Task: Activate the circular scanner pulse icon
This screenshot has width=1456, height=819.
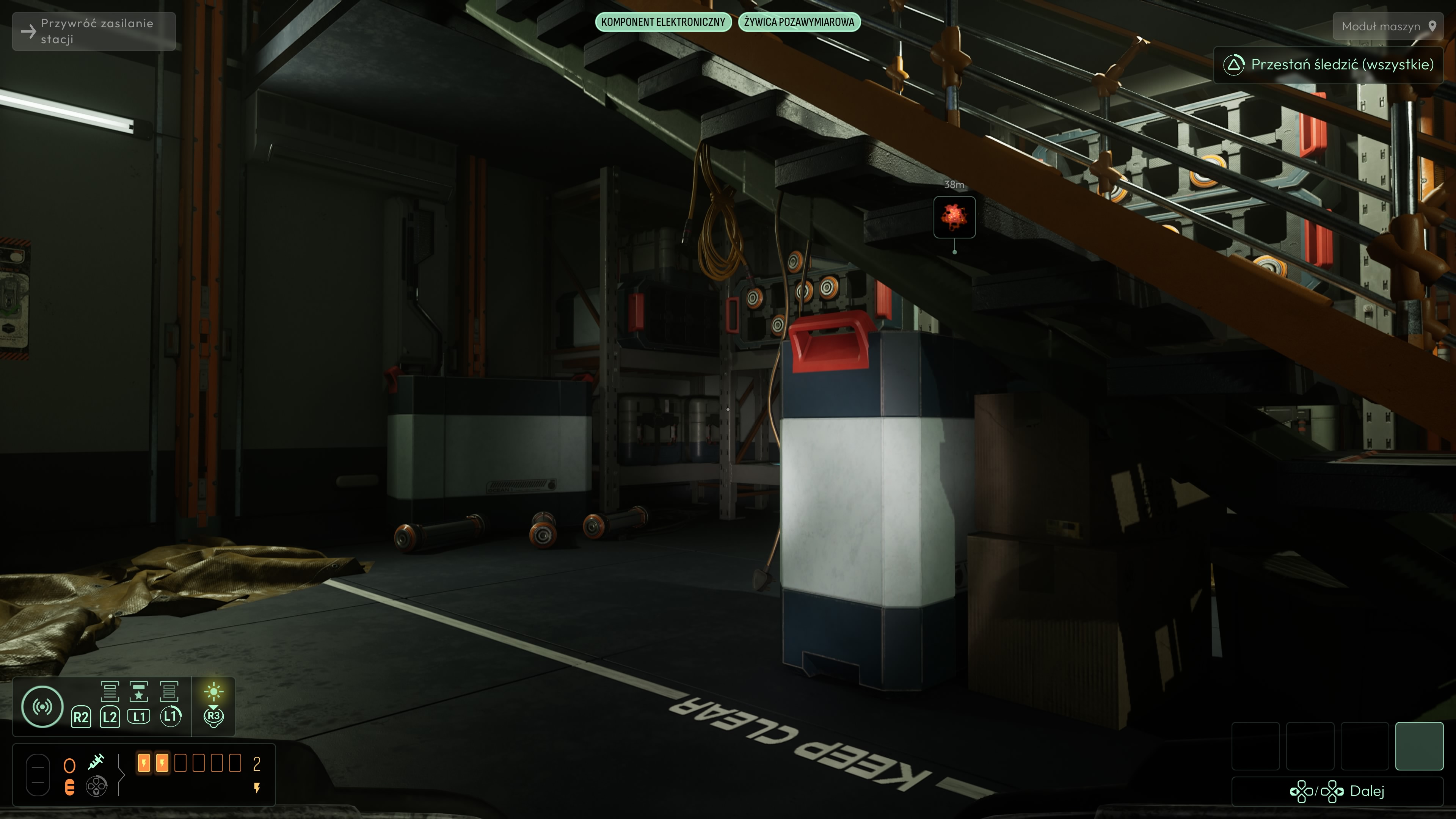Action: 42,706
